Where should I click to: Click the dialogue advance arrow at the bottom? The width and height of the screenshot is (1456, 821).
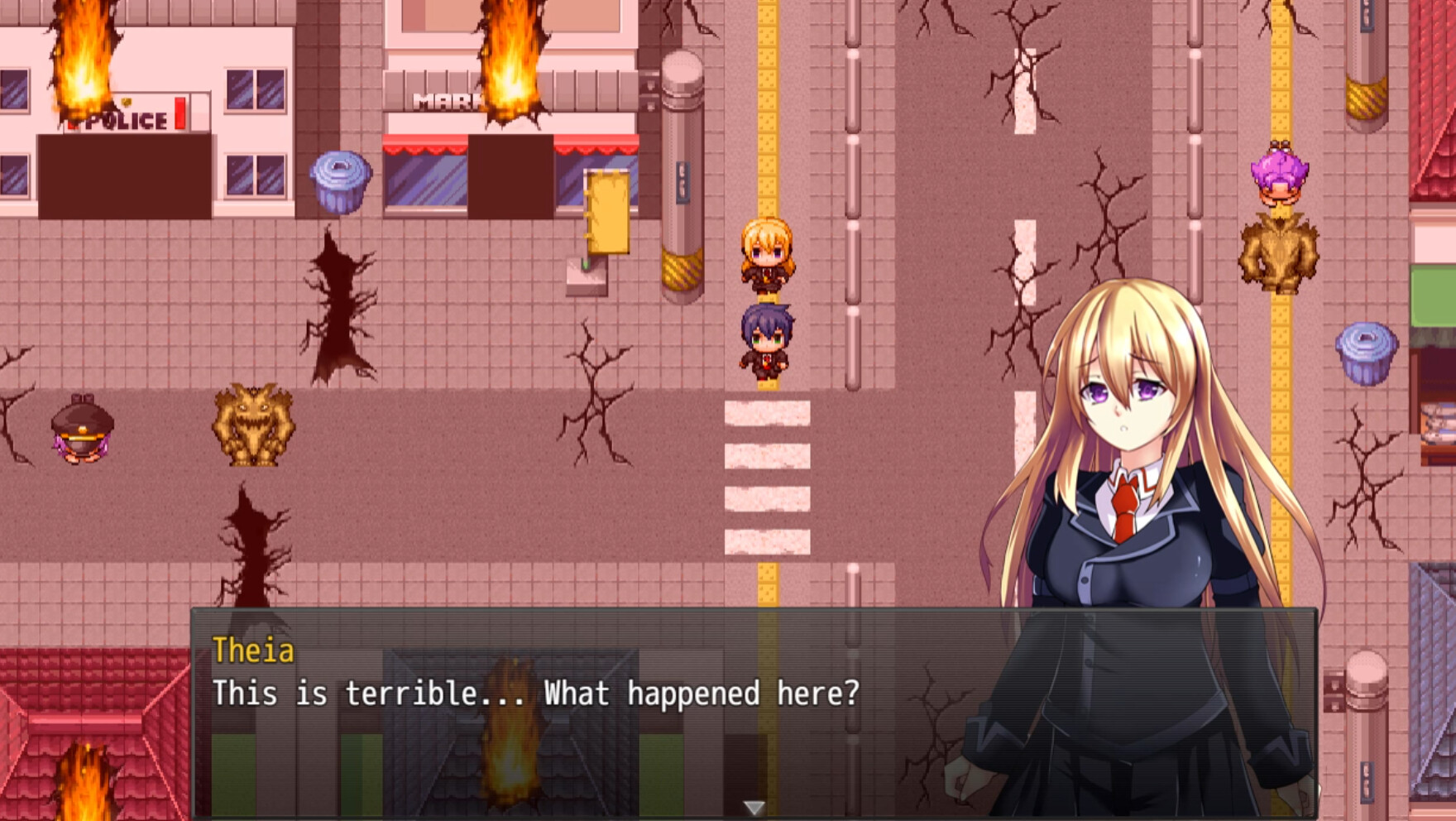tap(754, 804)
